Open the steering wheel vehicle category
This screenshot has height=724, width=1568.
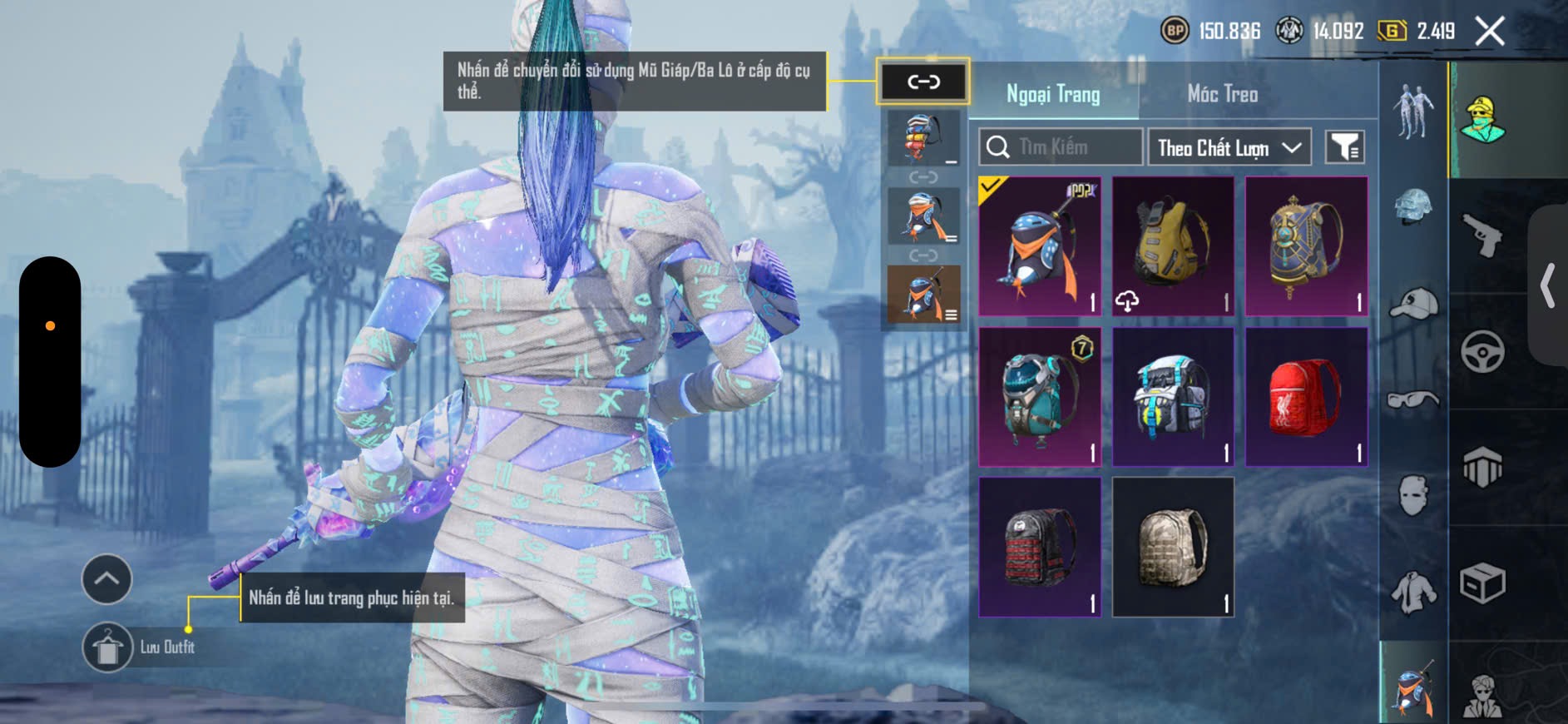coord(1482,351)
